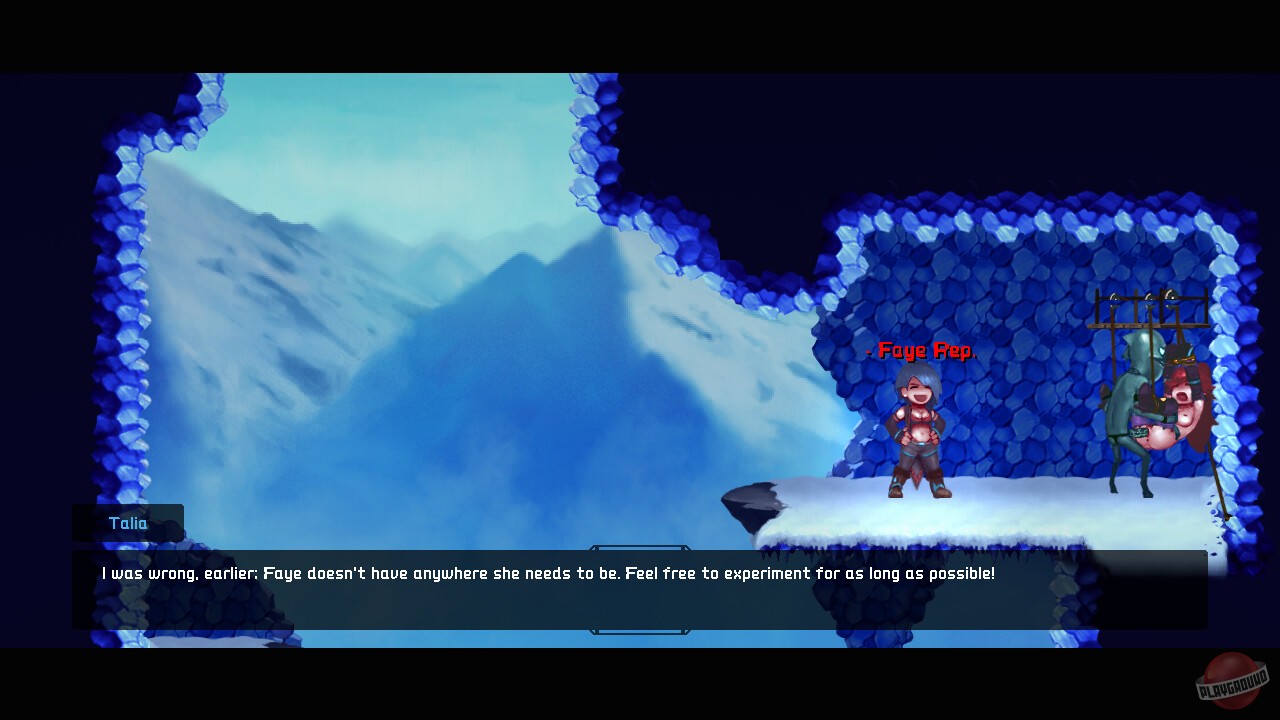Click the top hexagonal frame notch of the dialogue box
Image resolution: width=1280 pixels, height=720 pixels.
(x=640, y=549)
